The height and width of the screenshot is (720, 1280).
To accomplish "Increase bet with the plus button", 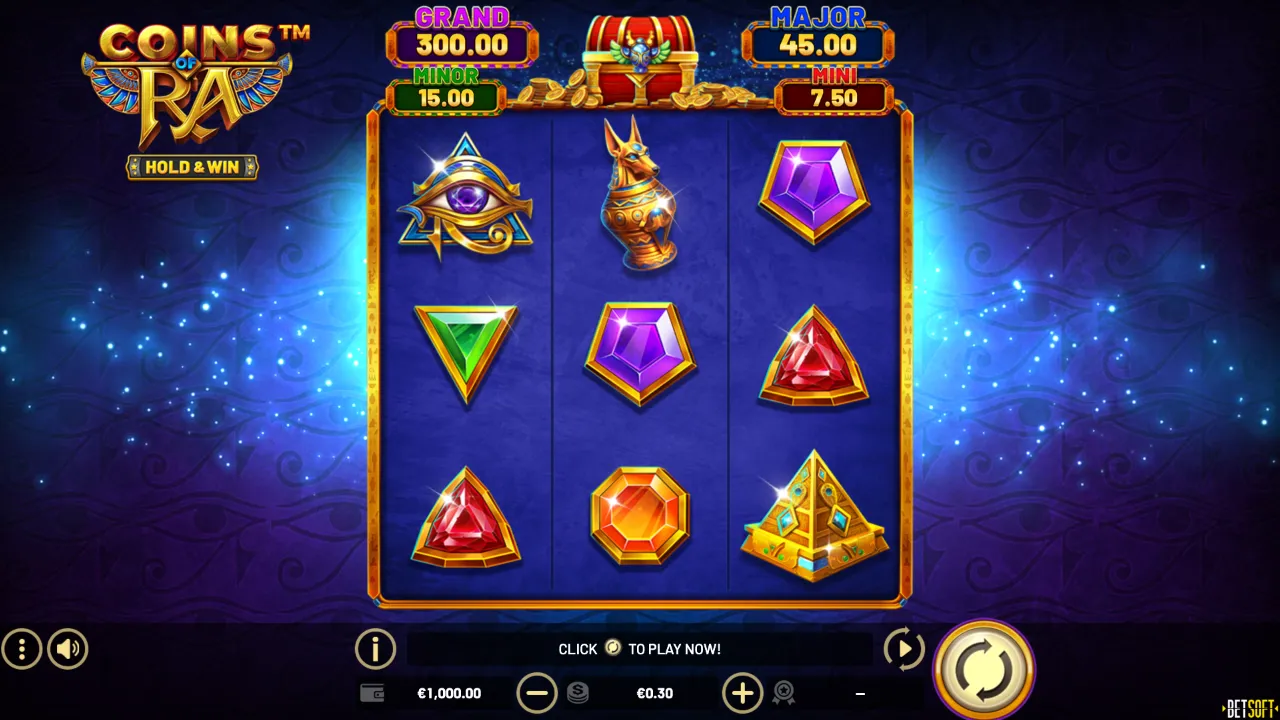I will pos(743,693).
